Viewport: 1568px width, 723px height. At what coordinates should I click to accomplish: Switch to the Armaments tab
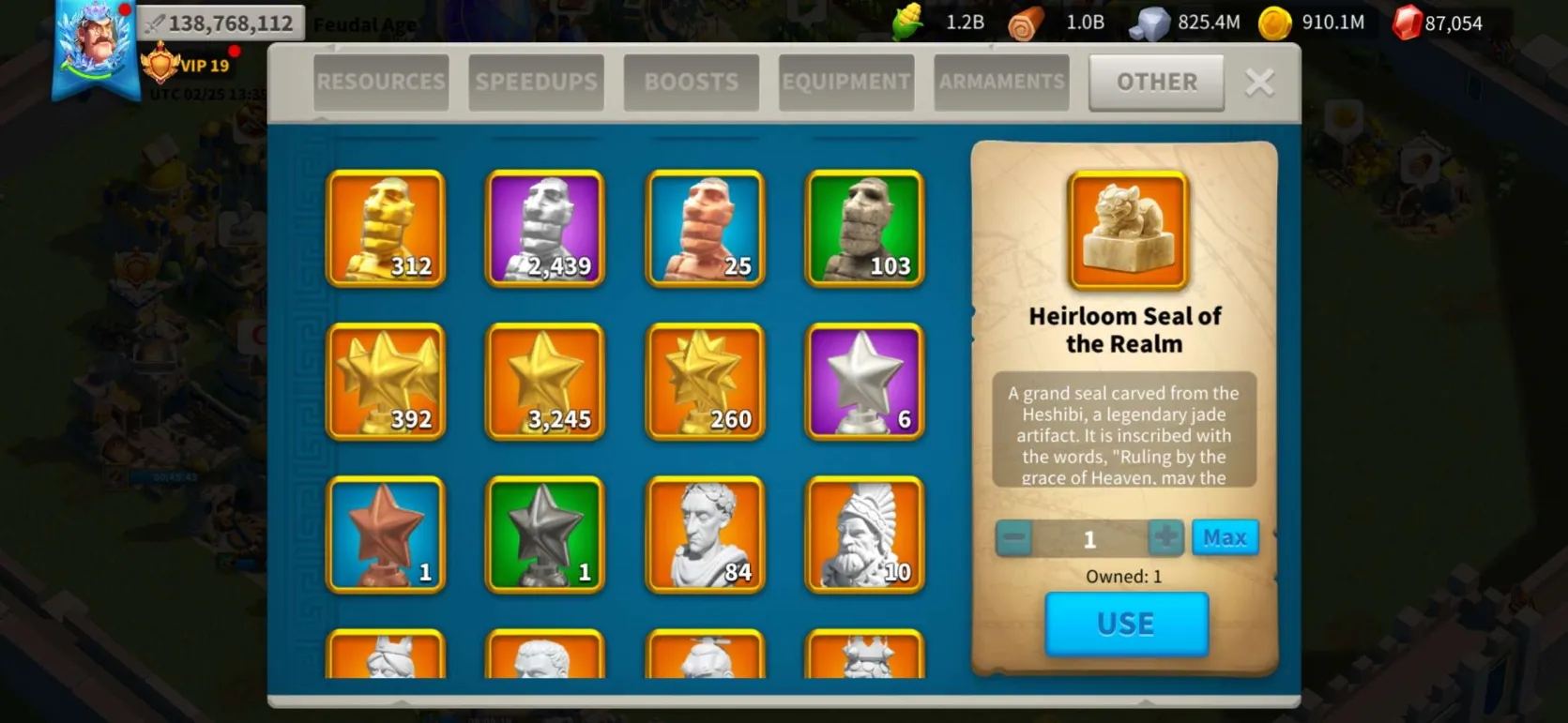click(x=1001, y=83)
